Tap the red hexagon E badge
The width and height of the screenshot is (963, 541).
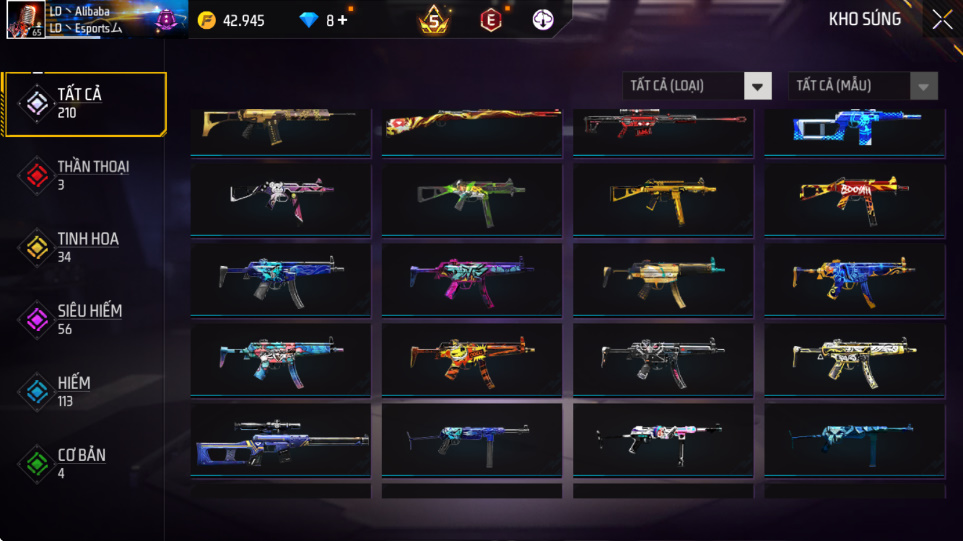(490, 20)
